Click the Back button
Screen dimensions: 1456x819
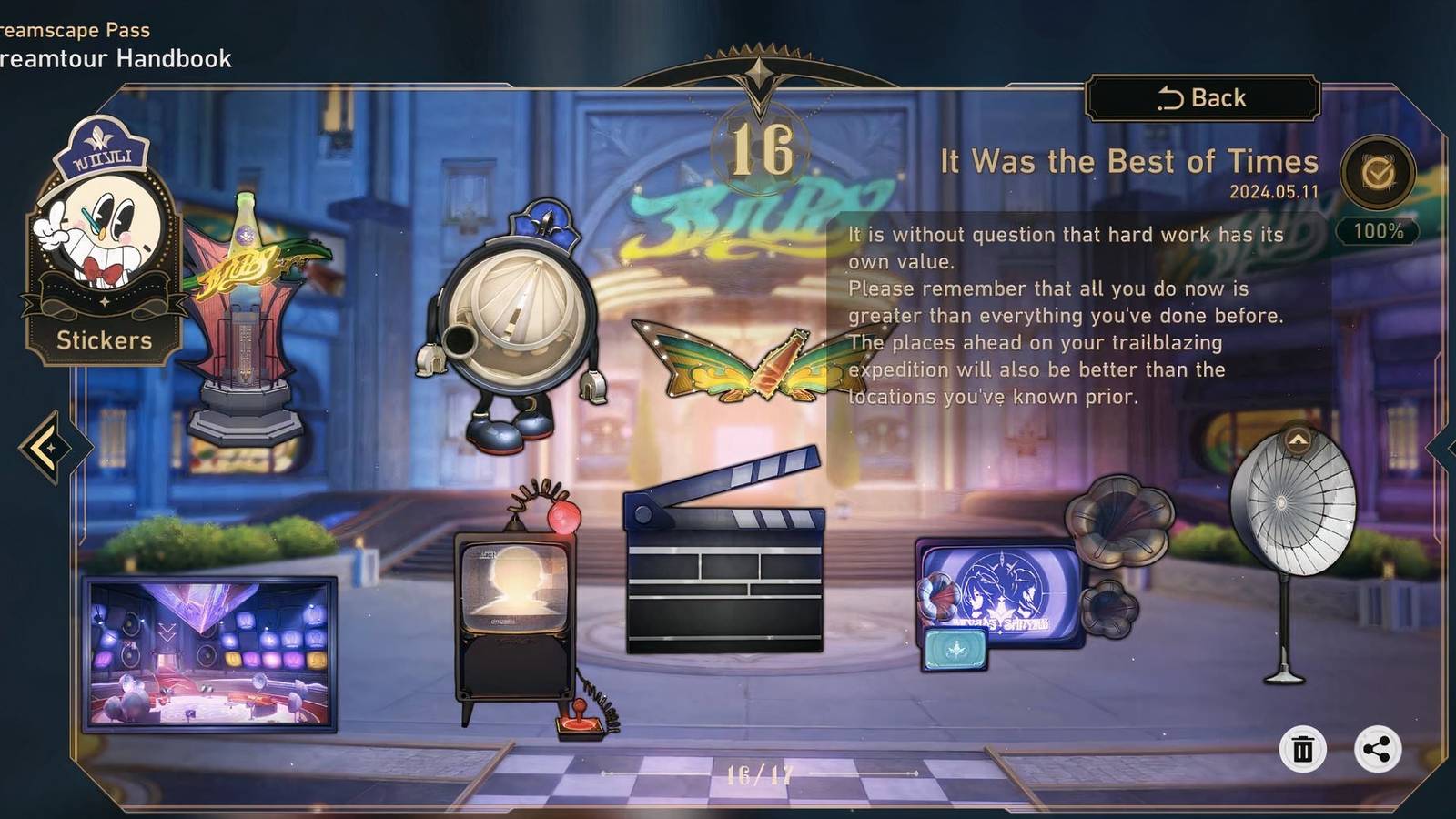[x=1201, y=97]
